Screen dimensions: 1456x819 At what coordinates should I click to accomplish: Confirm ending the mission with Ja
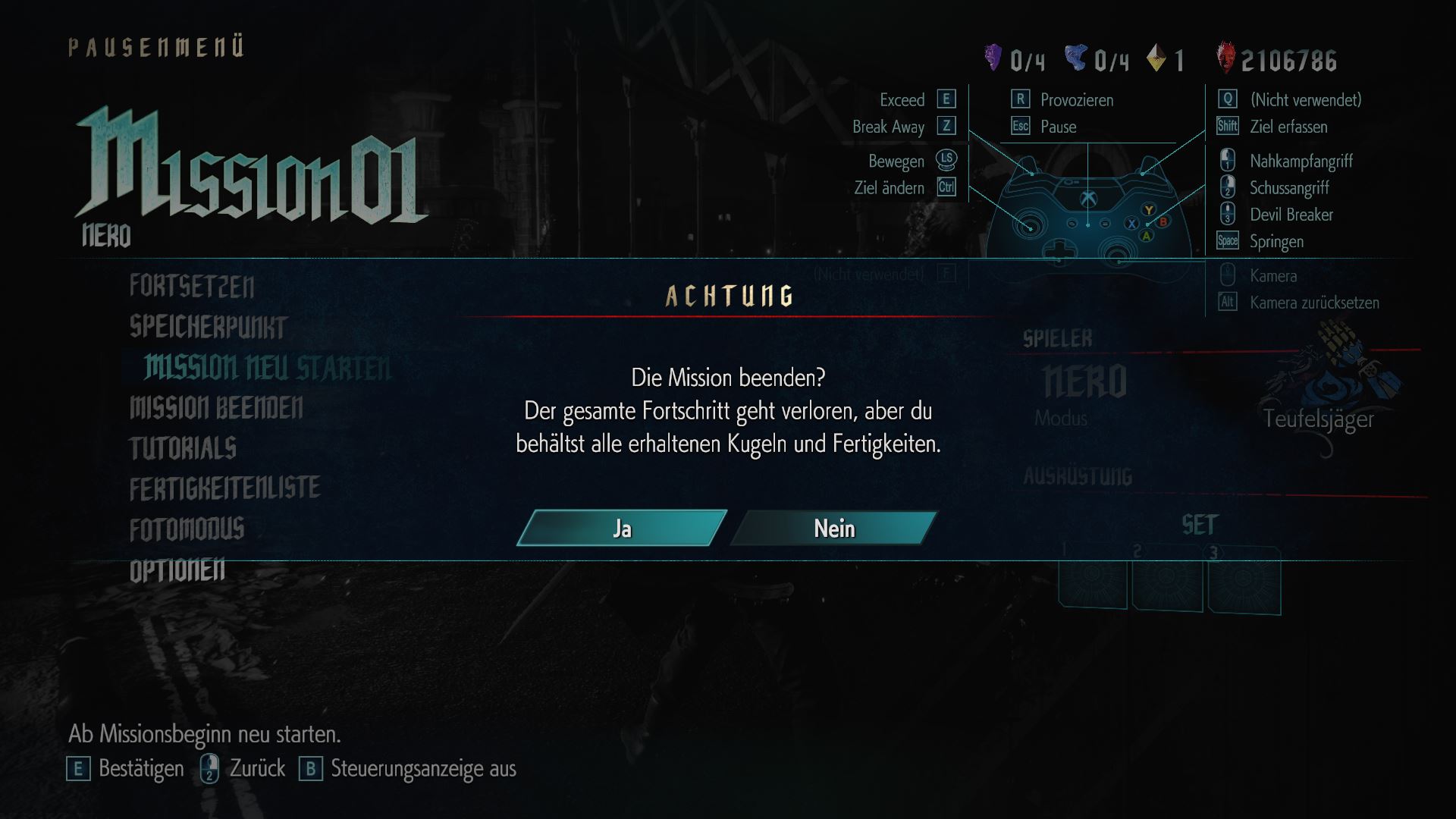(x=622, y=529)
